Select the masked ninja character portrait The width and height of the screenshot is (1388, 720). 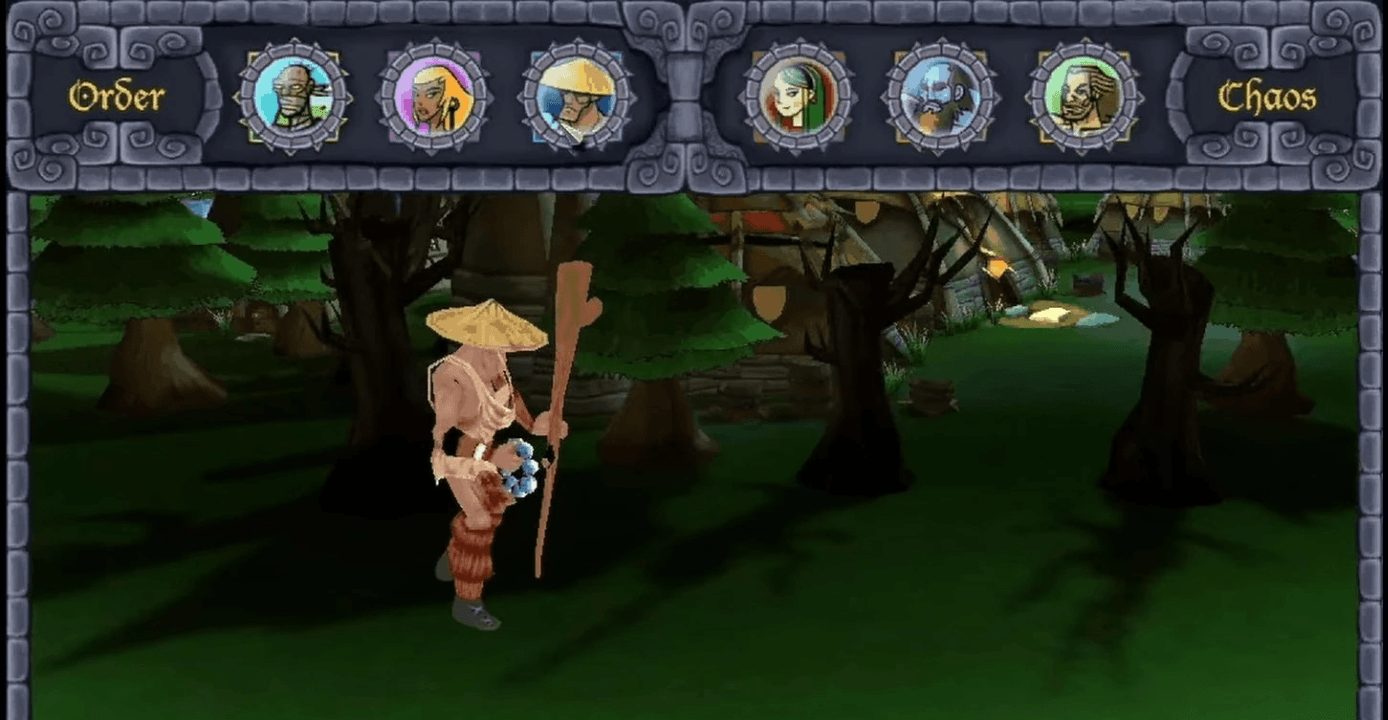coord(293,97)
